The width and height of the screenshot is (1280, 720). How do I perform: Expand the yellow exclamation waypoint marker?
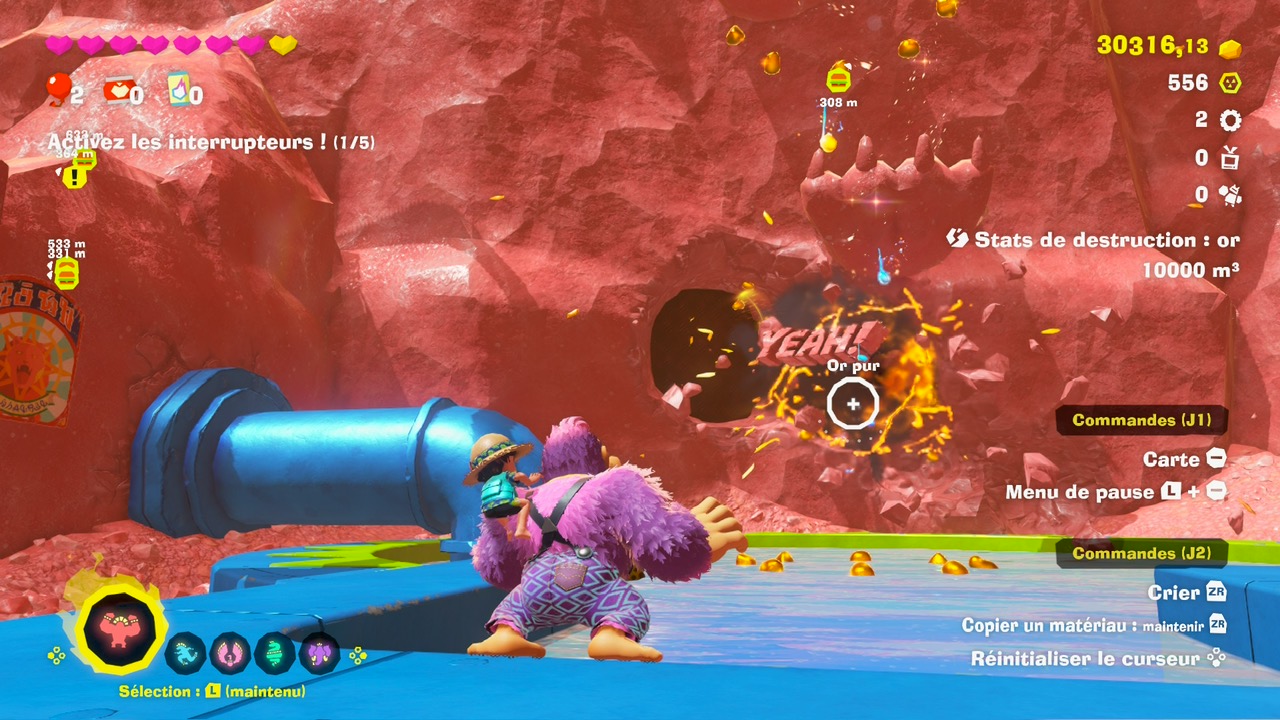73,177
